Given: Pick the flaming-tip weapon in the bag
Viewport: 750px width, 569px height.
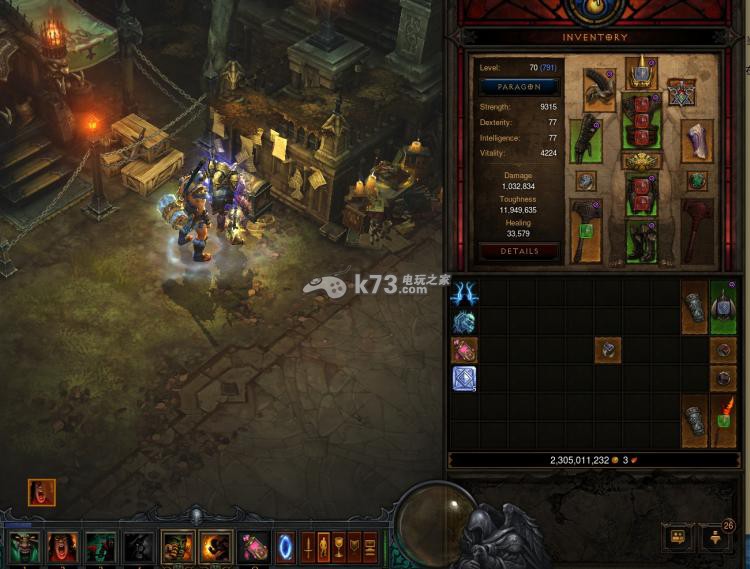Looking at the screenshot, I should 723,420.
